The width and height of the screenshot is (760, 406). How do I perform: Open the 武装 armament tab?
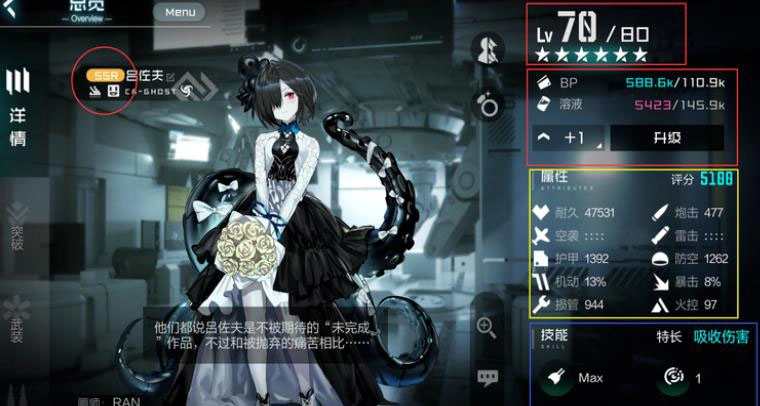pos(17,318)
